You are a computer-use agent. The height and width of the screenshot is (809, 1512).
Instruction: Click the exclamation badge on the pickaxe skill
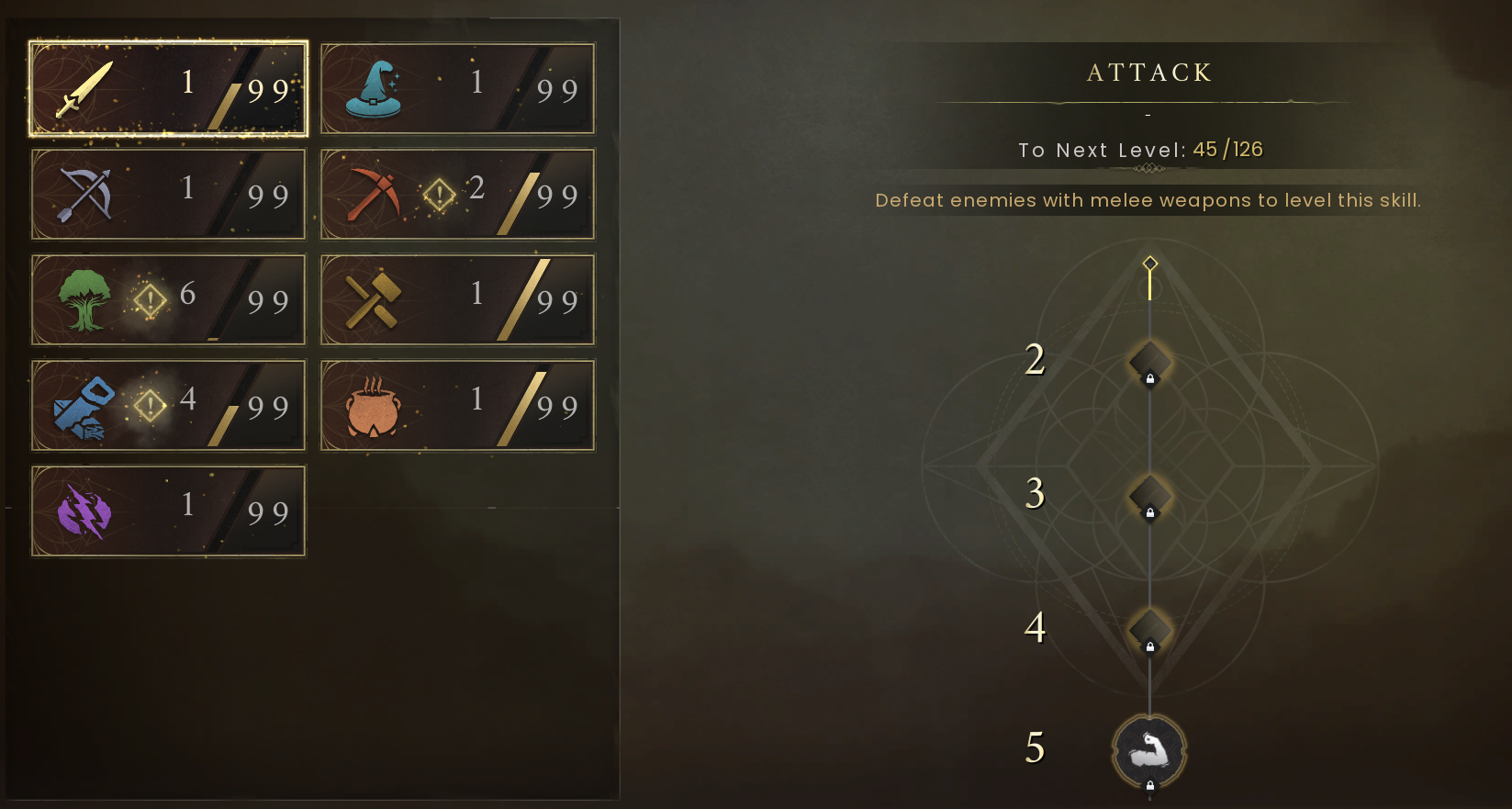pyautogui.click(x=441, y=194)
